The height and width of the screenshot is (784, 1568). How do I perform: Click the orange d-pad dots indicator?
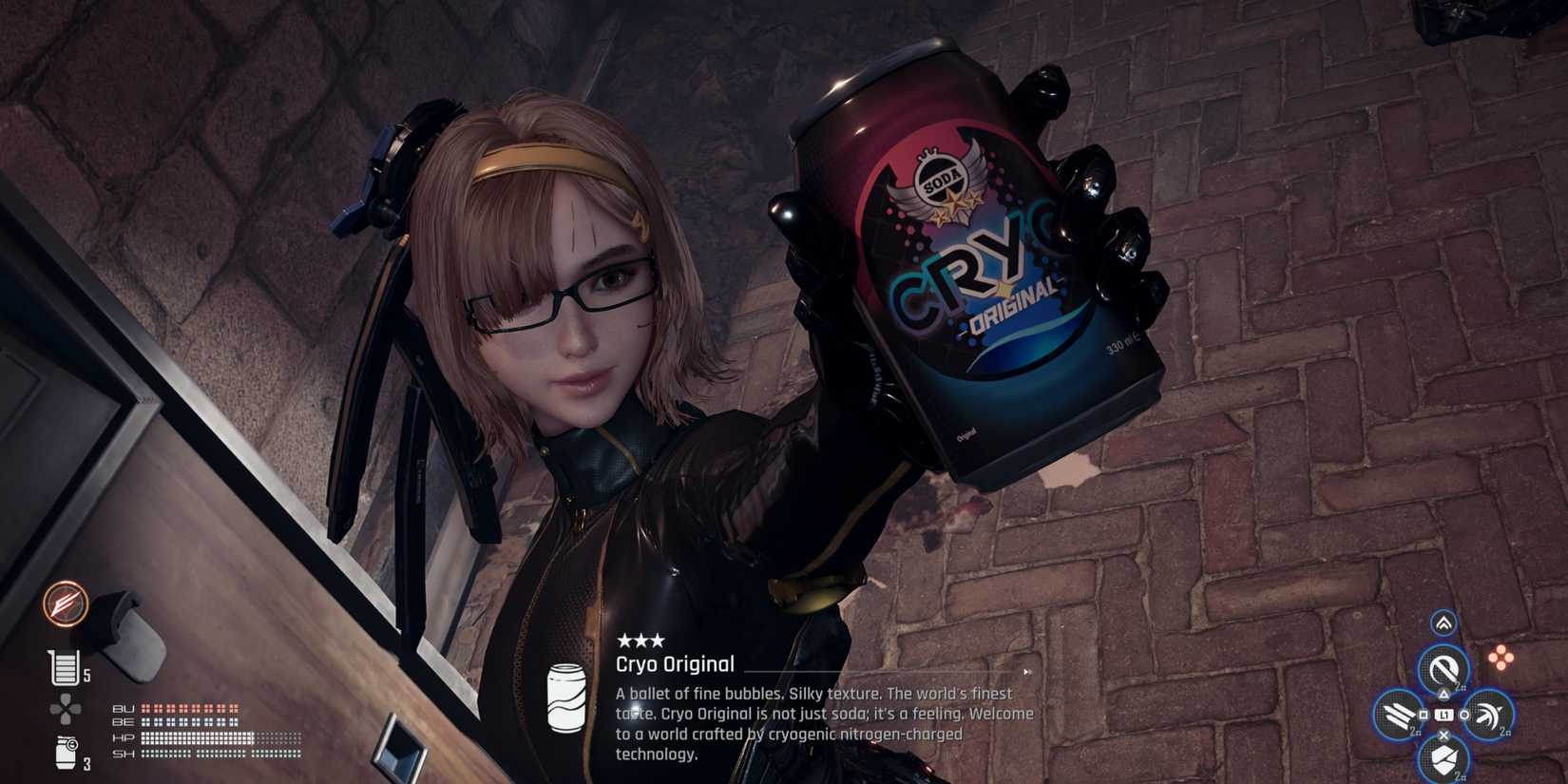pos(1501,656)
